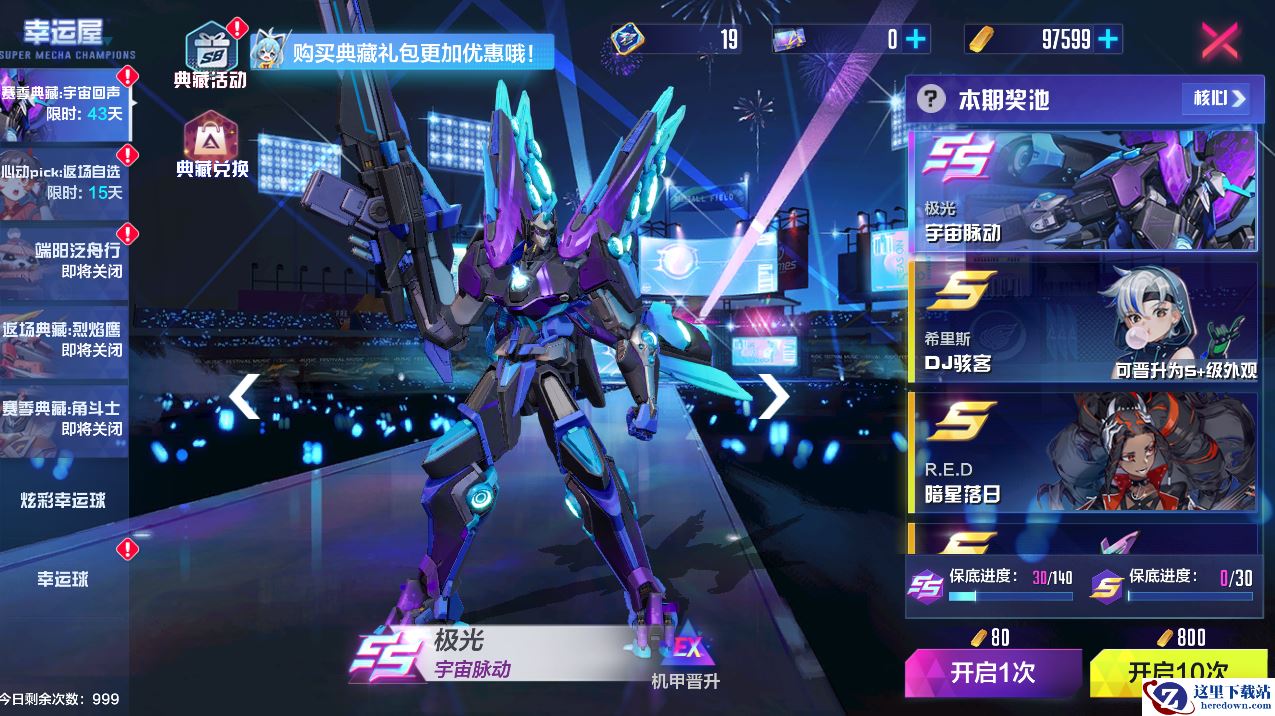Open prize pool help question mark

coord(931,99)
